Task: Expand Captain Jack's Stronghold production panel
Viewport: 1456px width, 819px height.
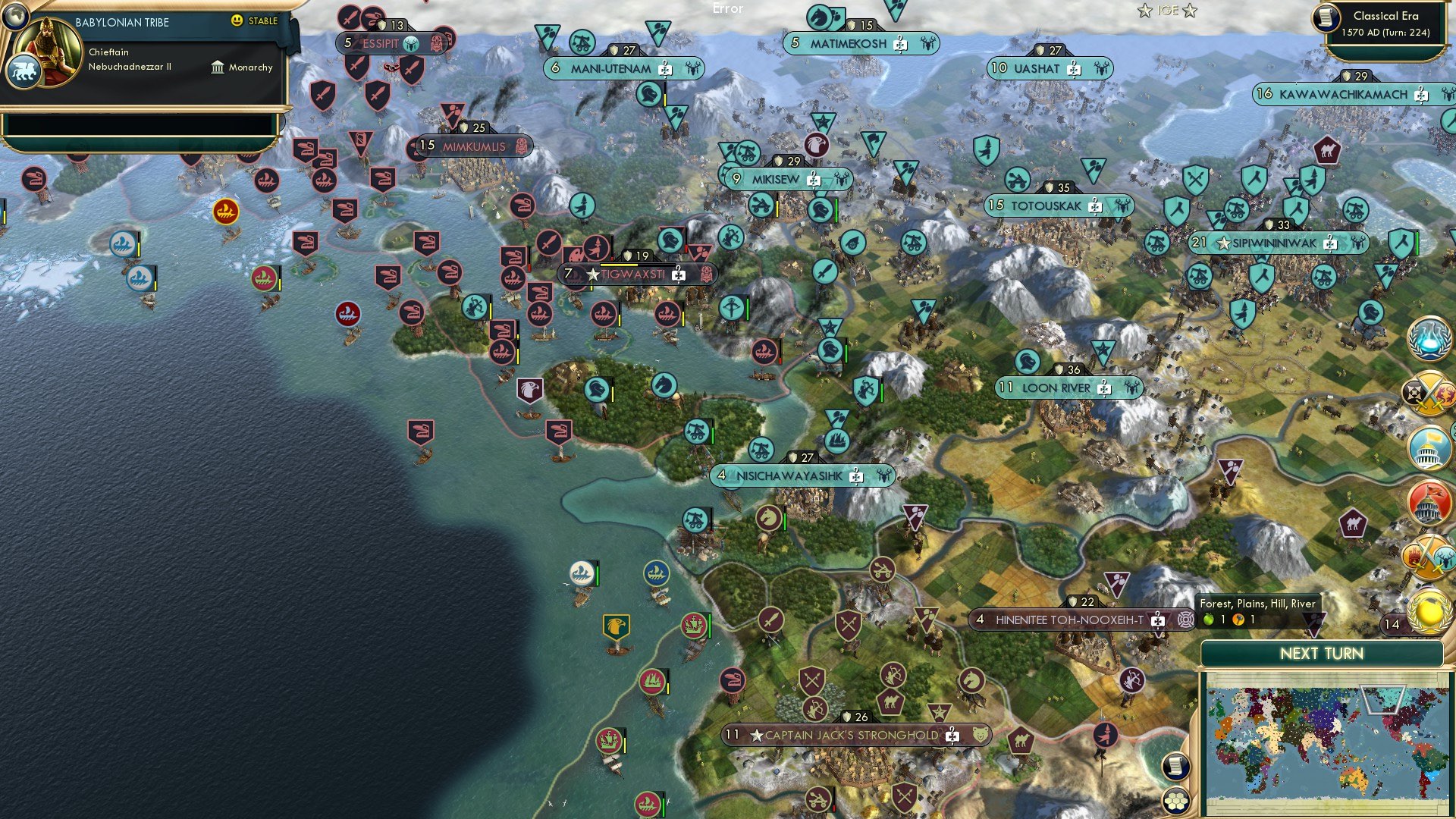Action: tap(950, 734)
